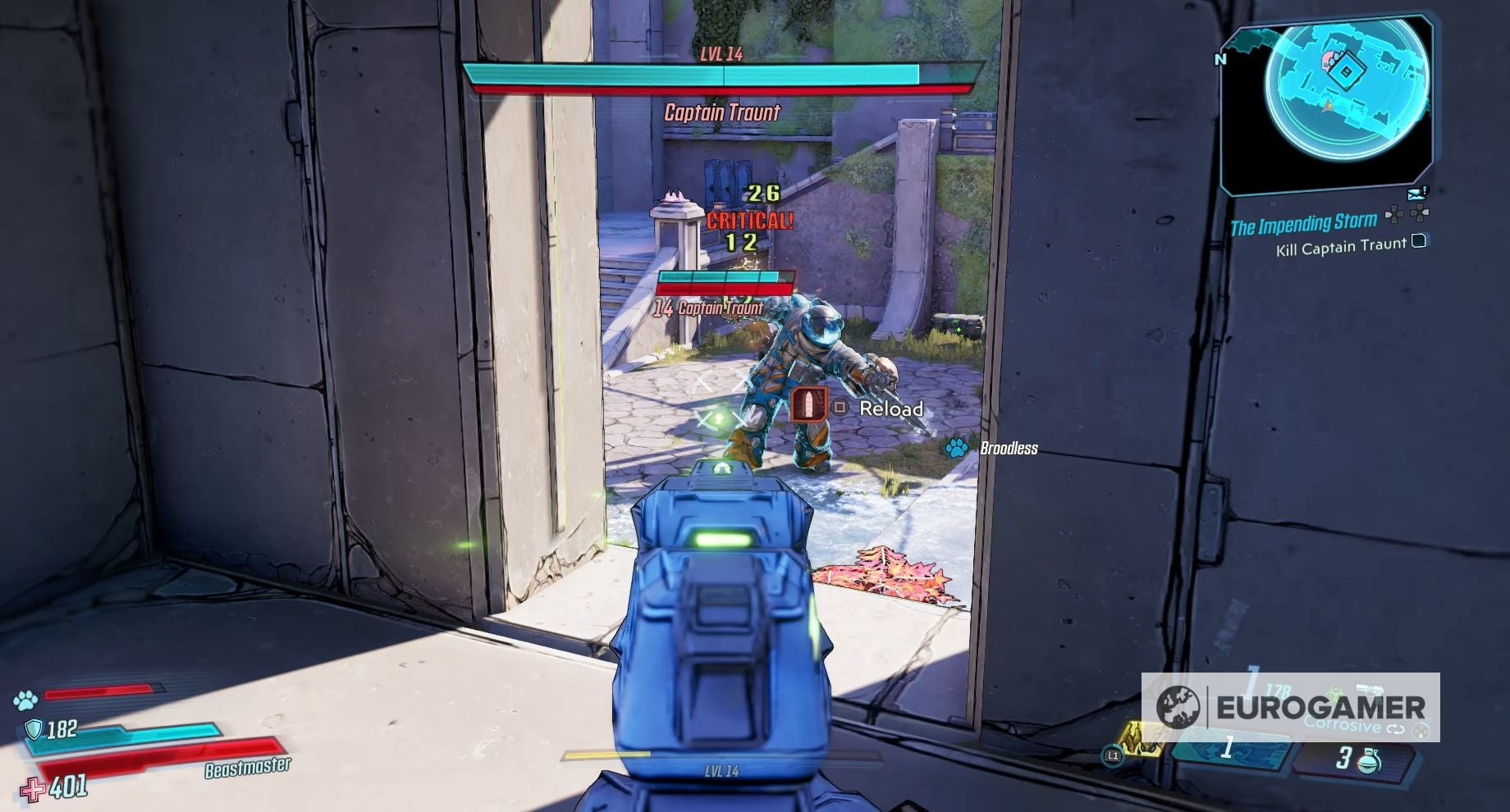Open the mail notification icon below the minimap
Image resolution: width=1510 pixels, height=812 pixels.
pos(1417,195)
